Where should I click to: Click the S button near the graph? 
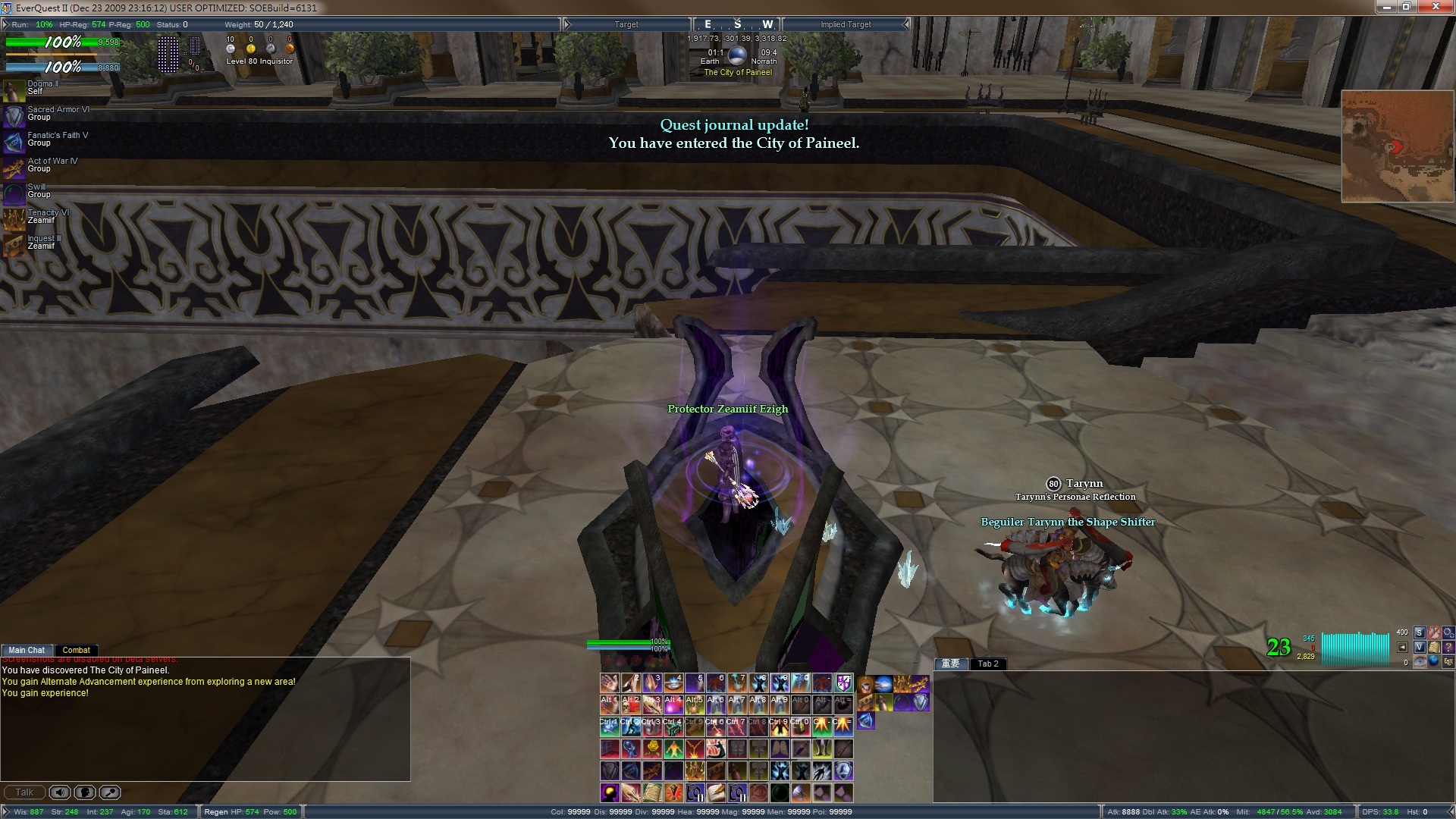pos(1420,632)
